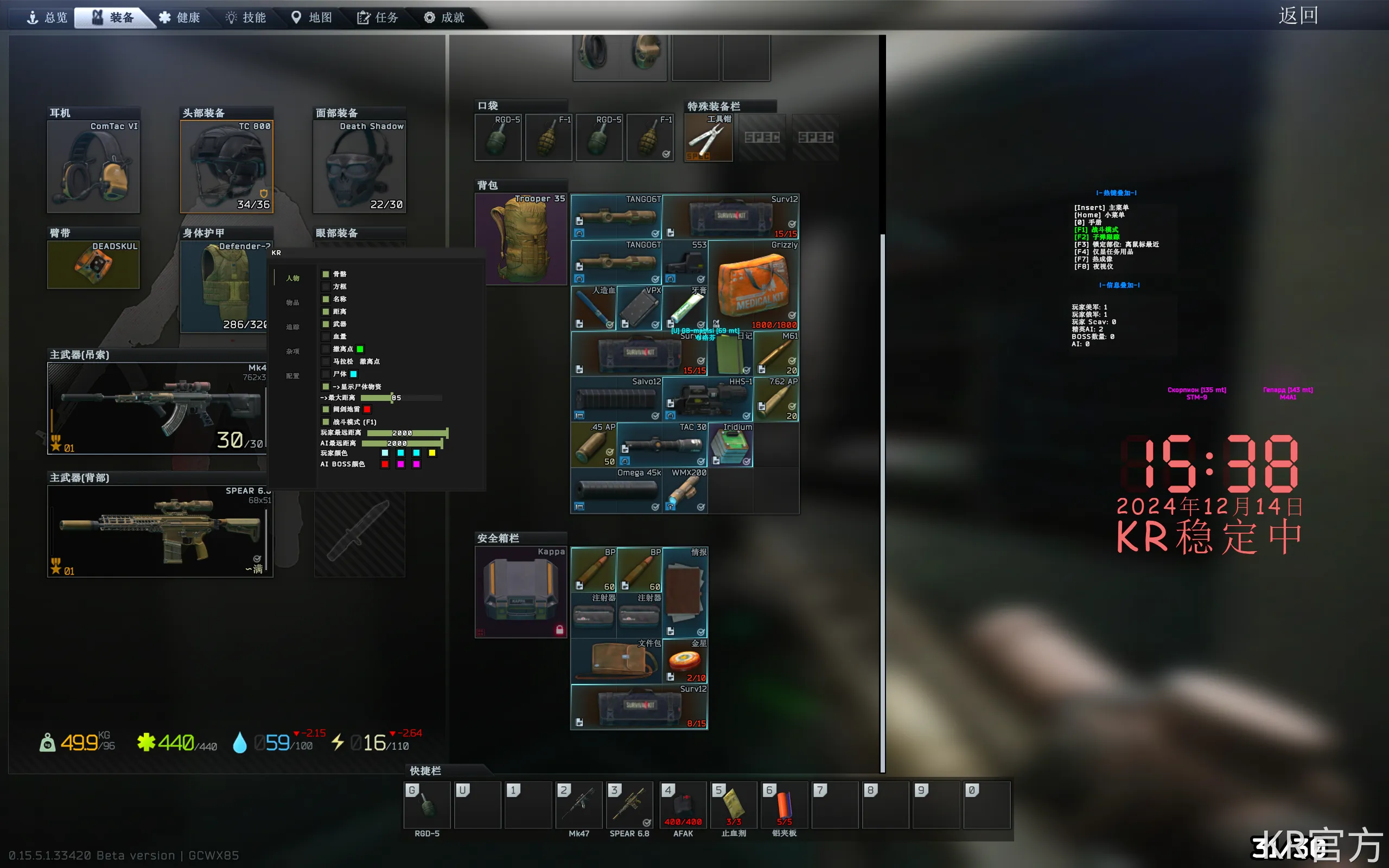Open the 总览 overview tab

48,17
